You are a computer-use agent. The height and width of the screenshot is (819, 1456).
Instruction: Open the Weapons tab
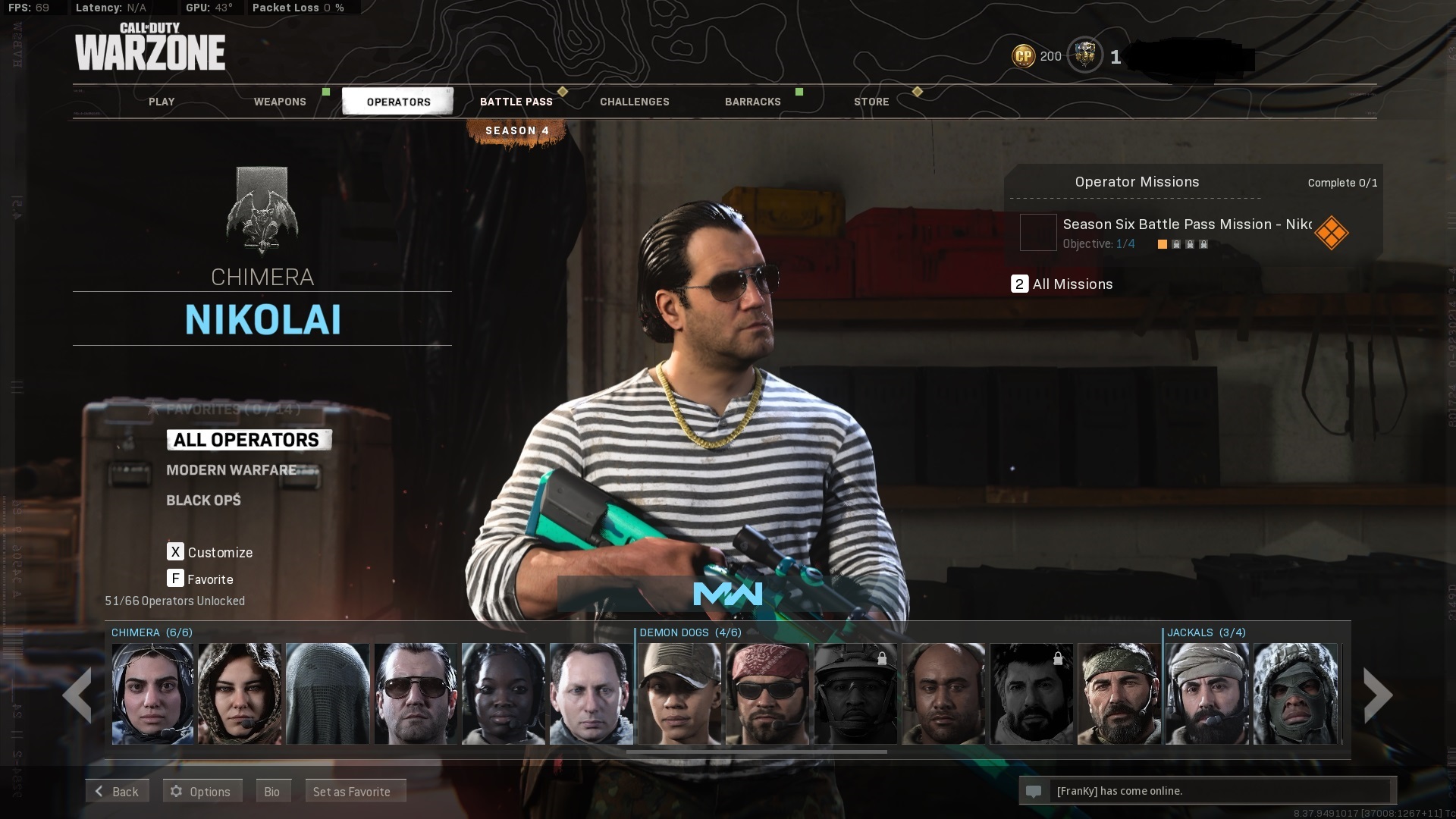coord(280,102)
